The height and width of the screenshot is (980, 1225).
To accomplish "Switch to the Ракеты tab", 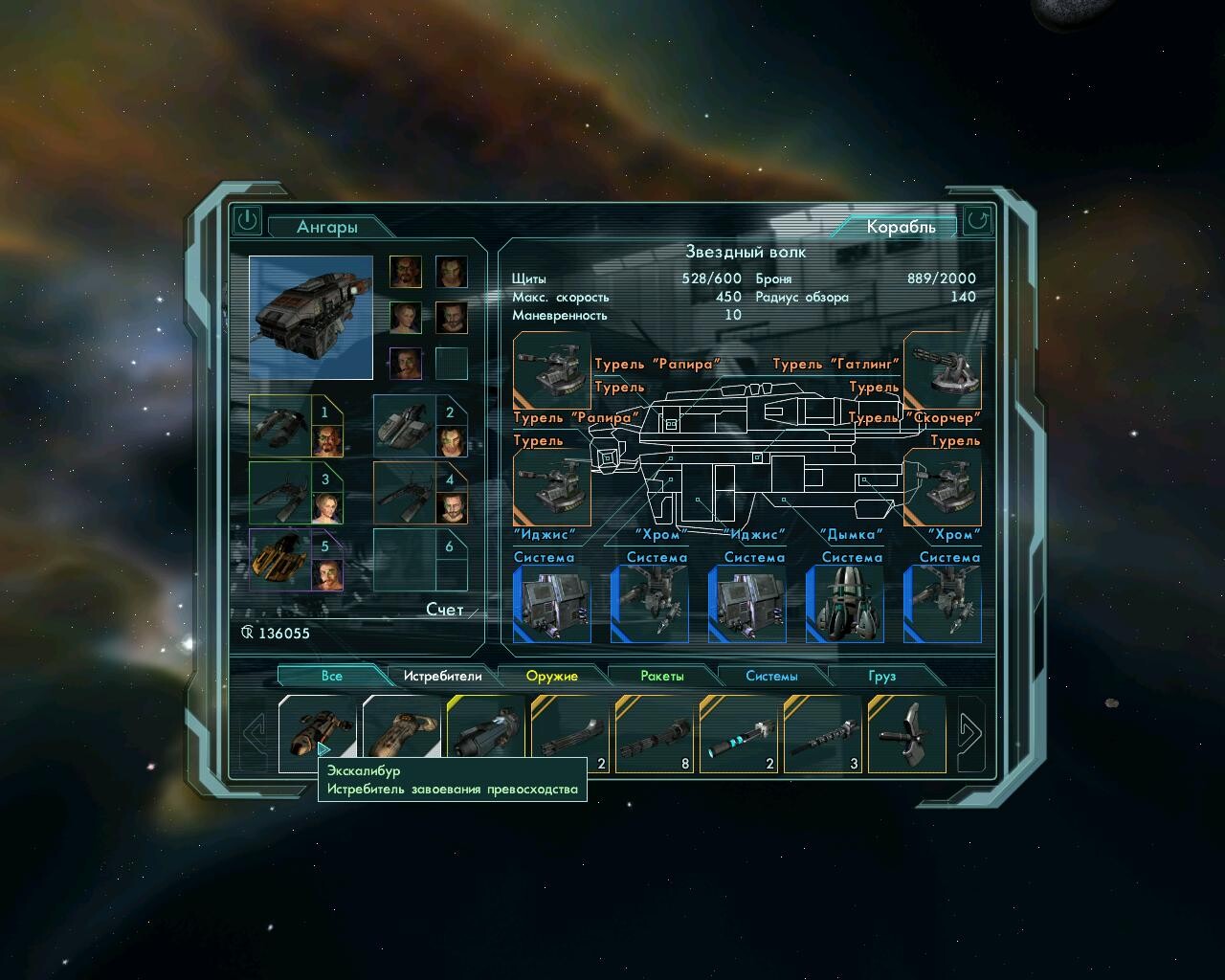I will pos(662,676).
